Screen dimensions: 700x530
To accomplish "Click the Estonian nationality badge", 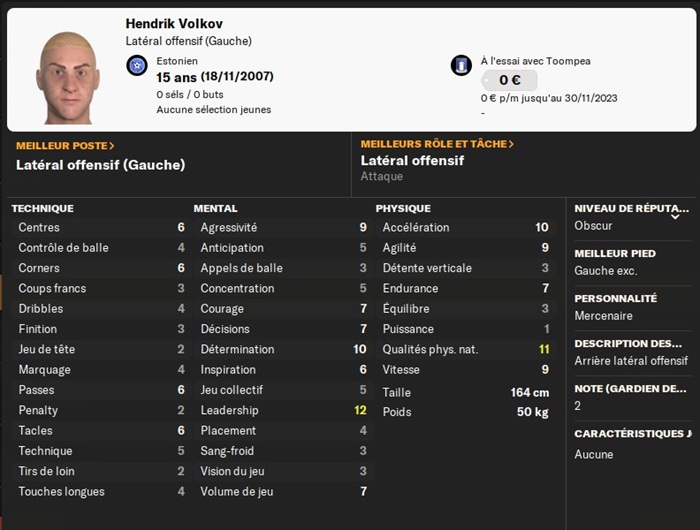I will (138, 66).
